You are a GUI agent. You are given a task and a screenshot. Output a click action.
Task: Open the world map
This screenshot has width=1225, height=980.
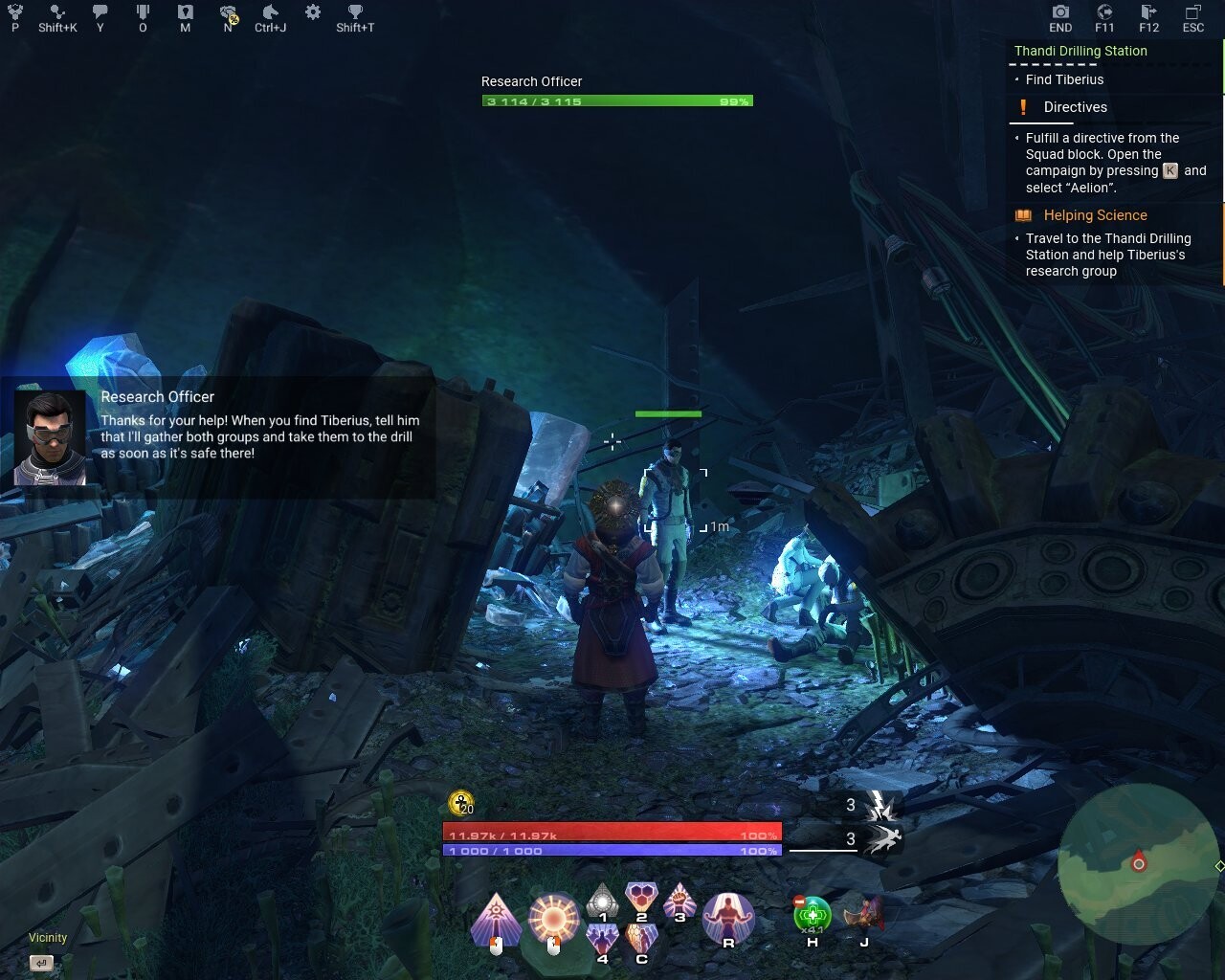tap(185, 12)
